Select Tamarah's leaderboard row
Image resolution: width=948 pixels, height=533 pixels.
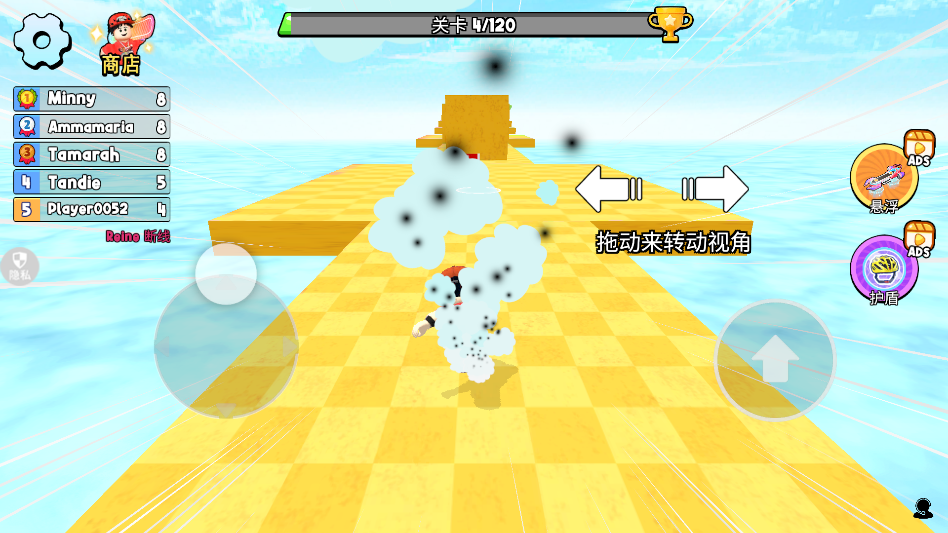(x=91, y=155)
